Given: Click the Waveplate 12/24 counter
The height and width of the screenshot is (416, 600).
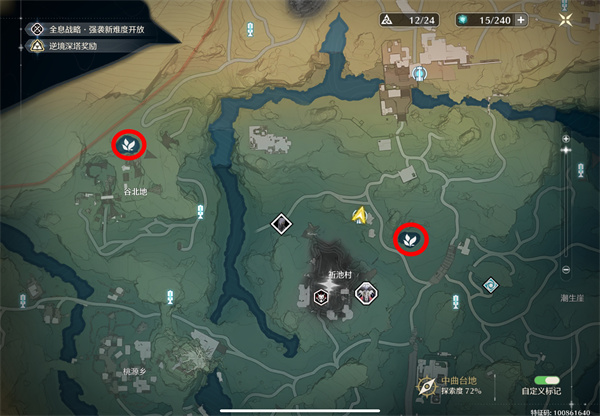Looking at the screenshot, I should pyautogui.click(x=406, y=20).
